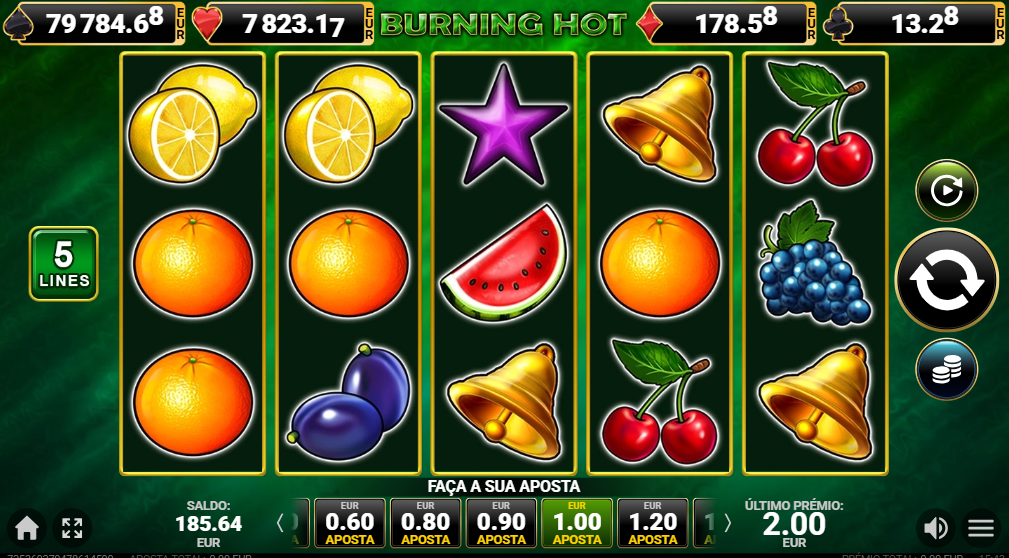This screenshot has width=1009, height=558.
Task: Click the 5 Lines button
Action: (64, 264)
